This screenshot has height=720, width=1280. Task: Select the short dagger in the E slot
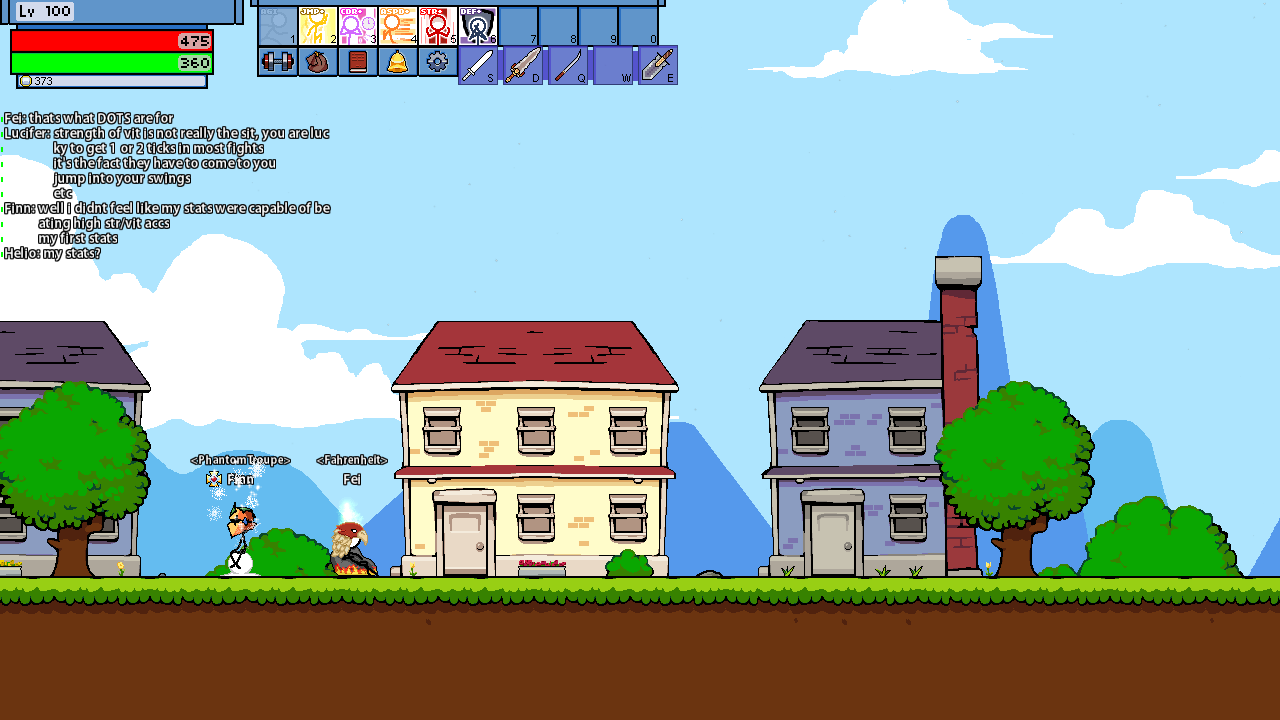pyautogui.click(x=658, y=65)
